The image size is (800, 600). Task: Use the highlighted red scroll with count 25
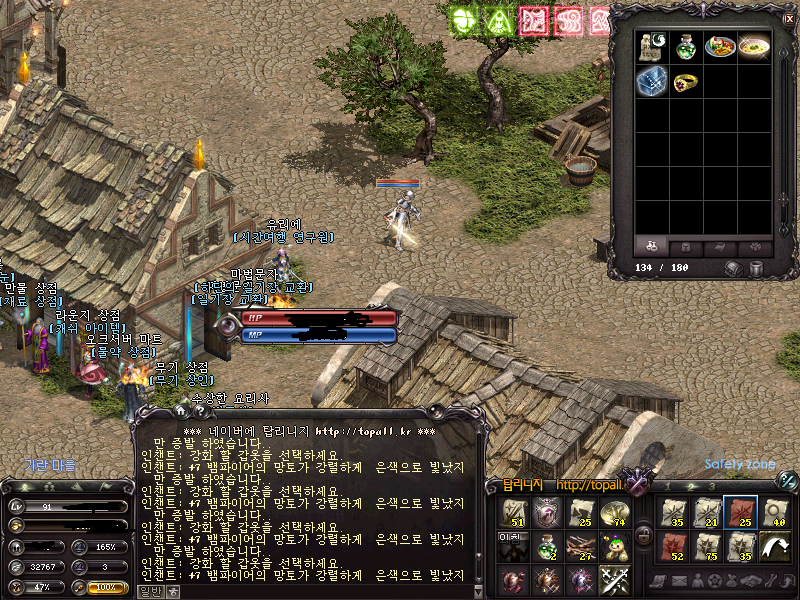(741, 512)
